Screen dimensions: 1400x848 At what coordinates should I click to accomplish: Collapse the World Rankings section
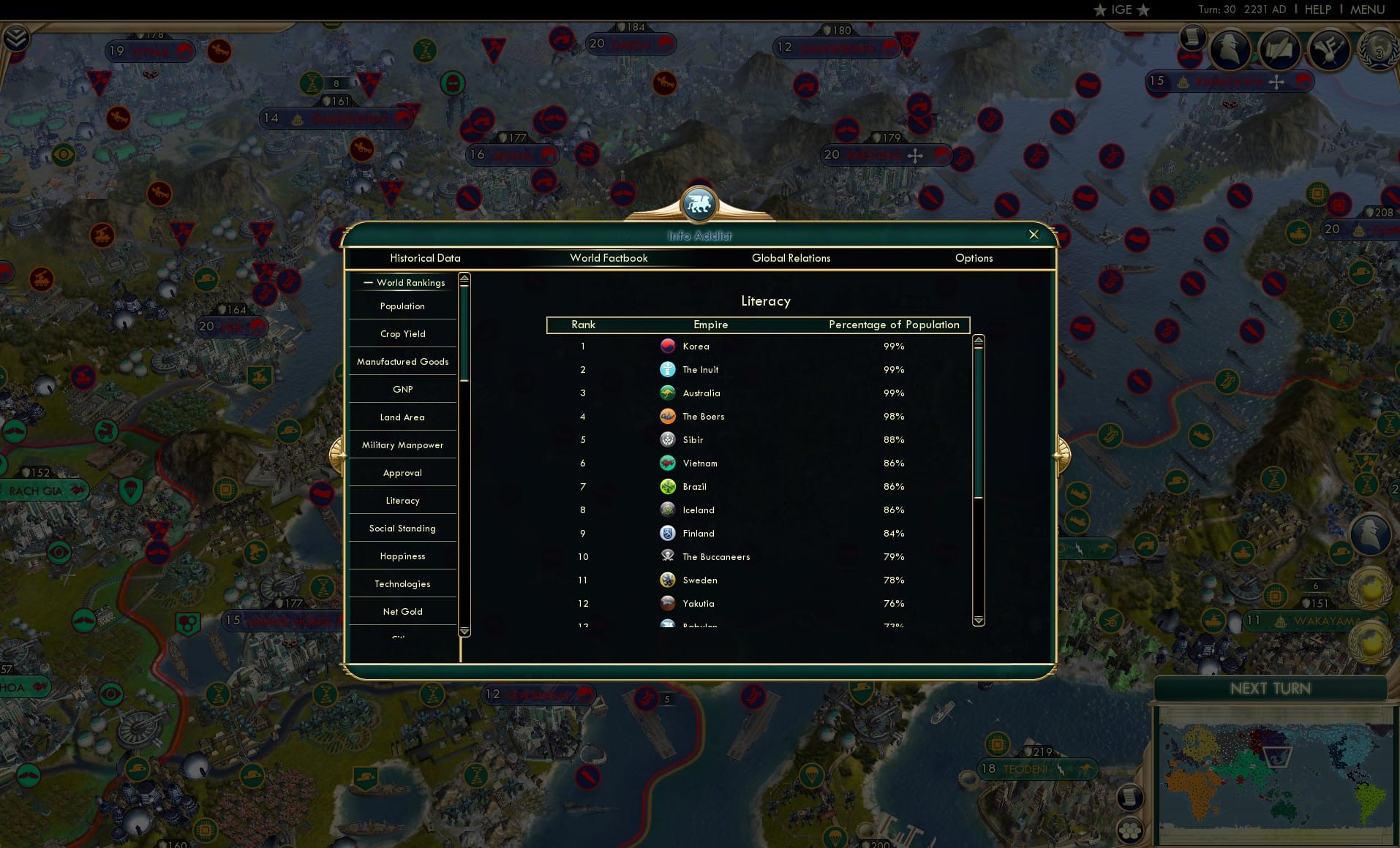(x=369, y=282)
